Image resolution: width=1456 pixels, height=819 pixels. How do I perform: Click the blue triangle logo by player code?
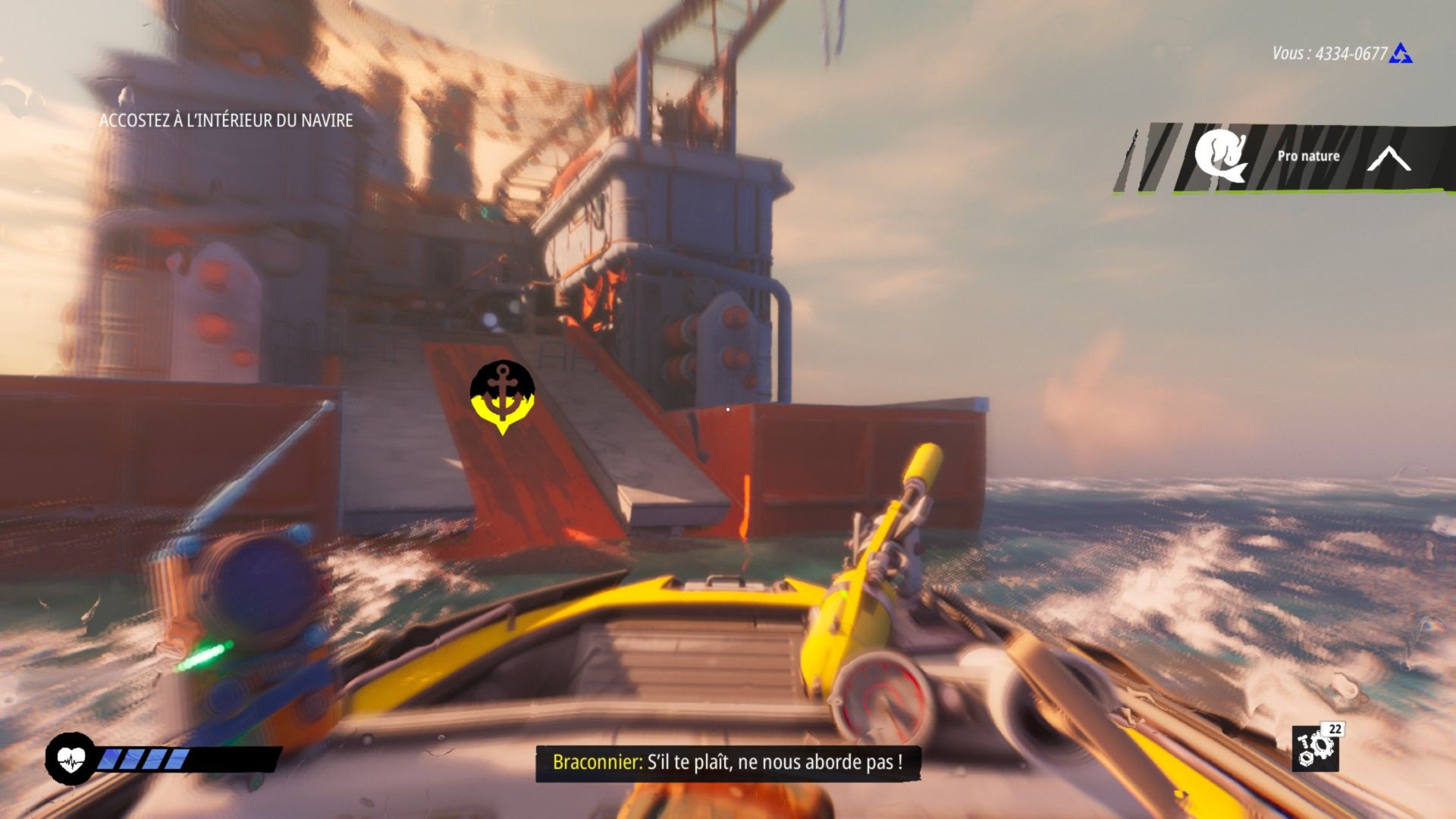click(1401, 54)
